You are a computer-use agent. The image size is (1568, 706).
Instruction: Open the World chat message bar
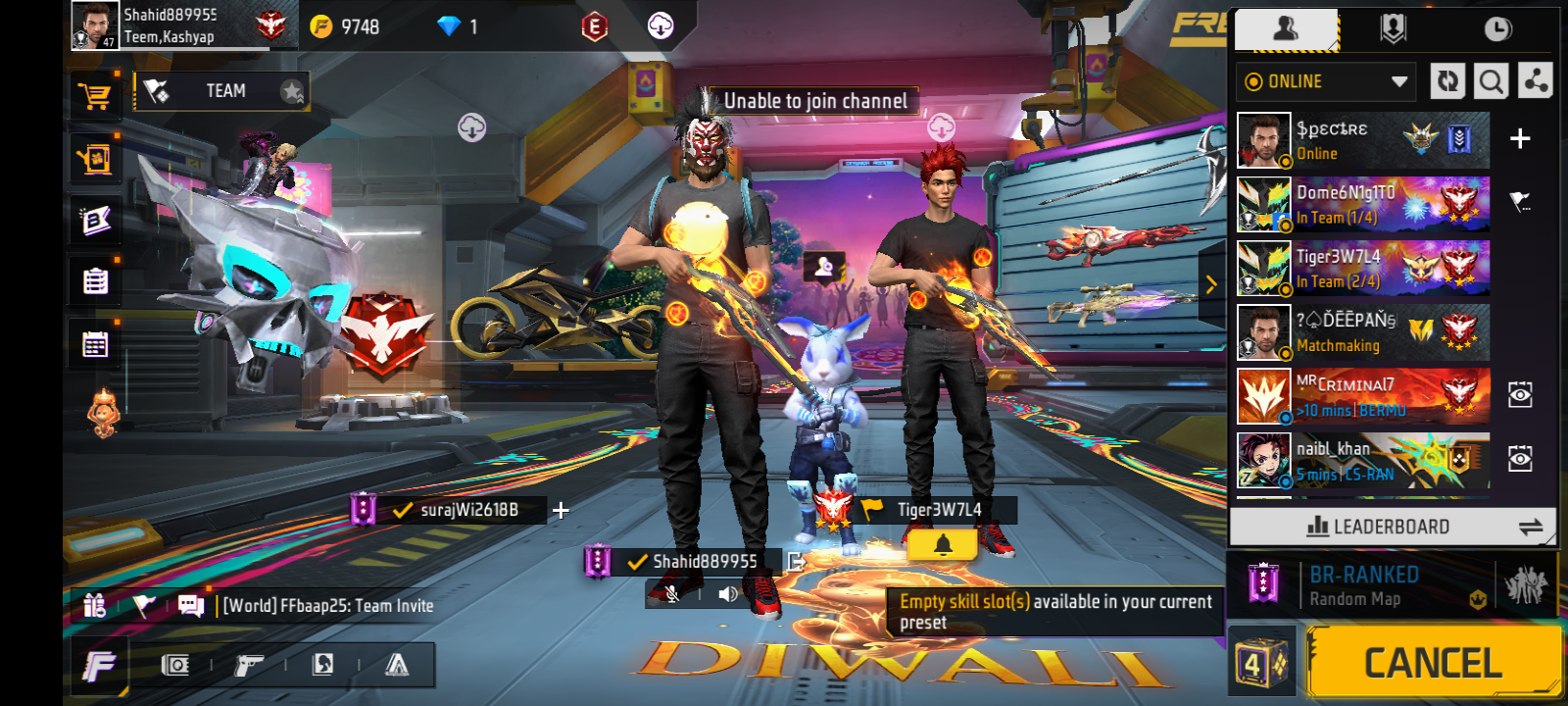tap(327, 606)
